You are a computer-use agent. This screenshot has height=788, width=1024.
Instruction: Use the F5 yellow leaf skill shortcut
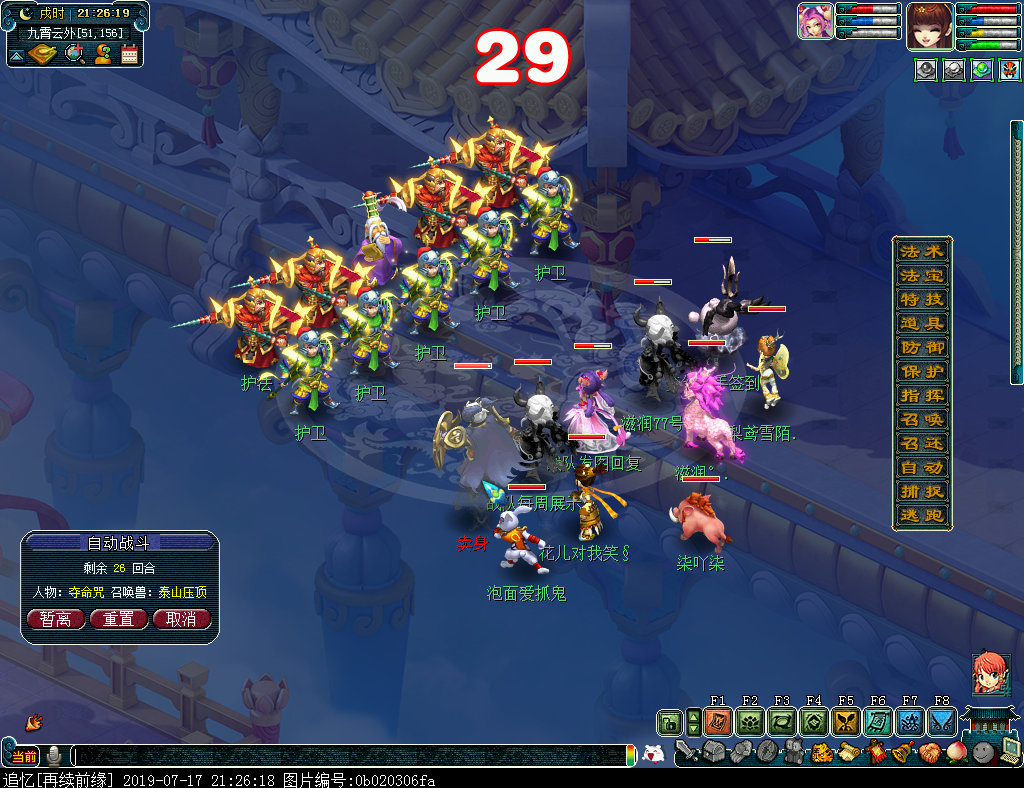tap(846, 721)
